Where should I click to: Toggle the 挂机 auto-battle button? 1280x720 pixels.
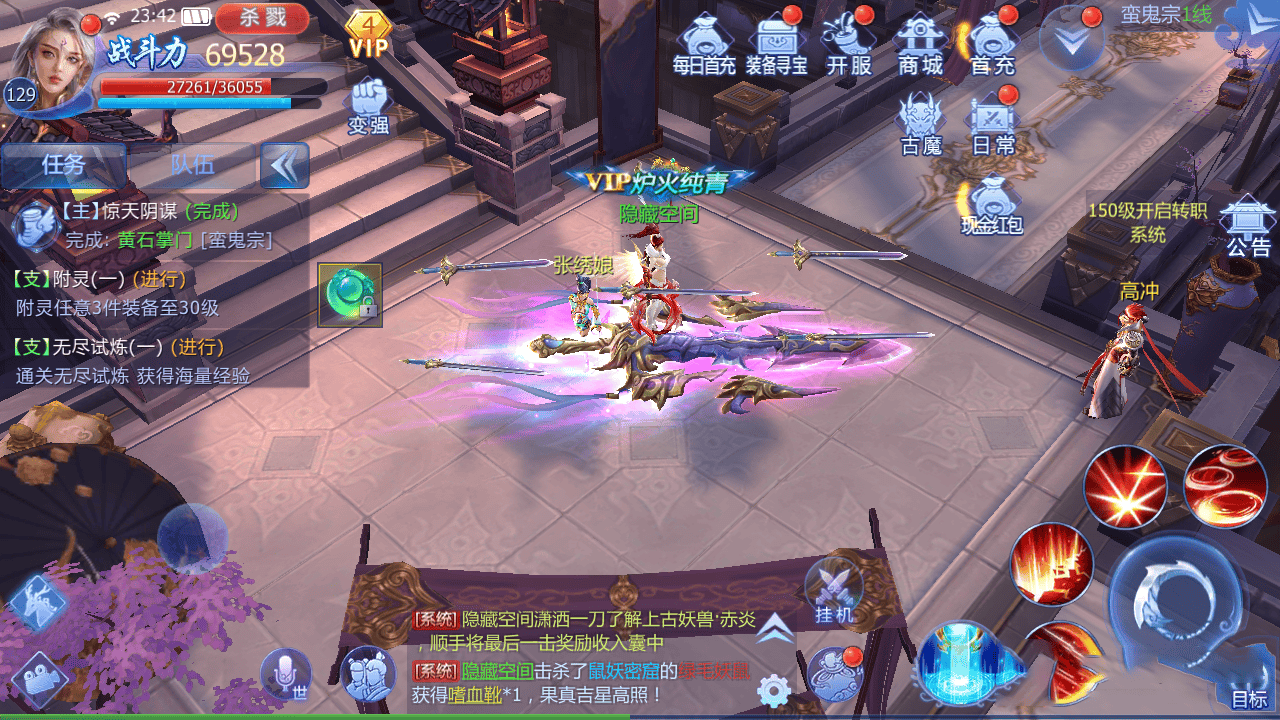[834, 592]
